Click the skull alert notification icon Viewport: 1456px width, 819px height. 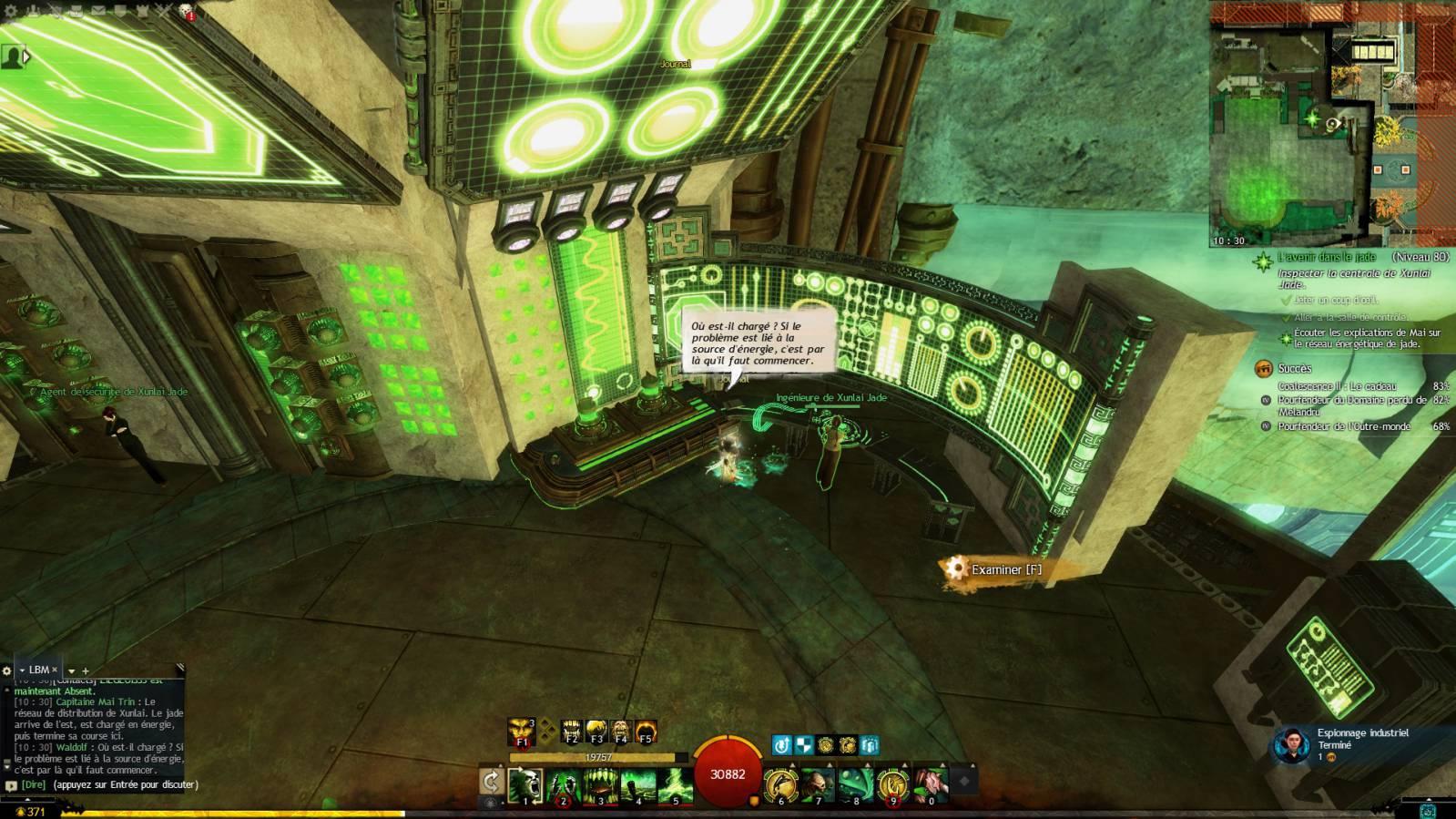[186, 11]
